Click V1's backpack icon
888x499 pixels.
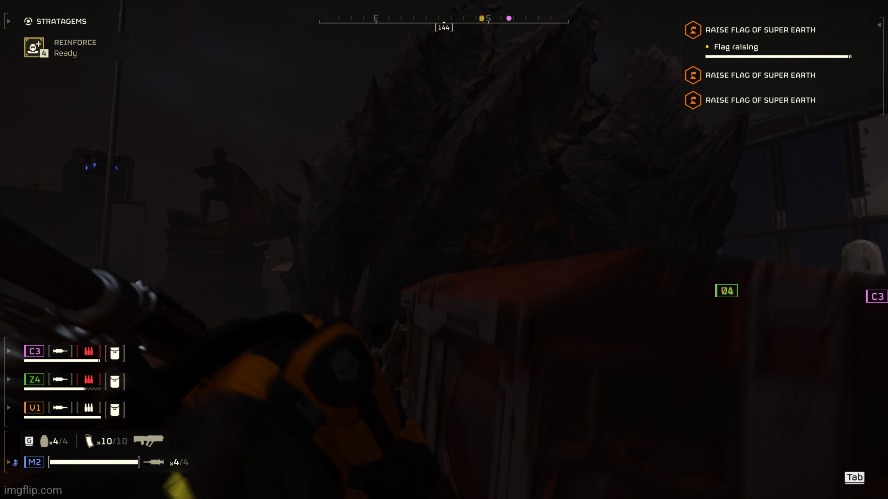115,408
